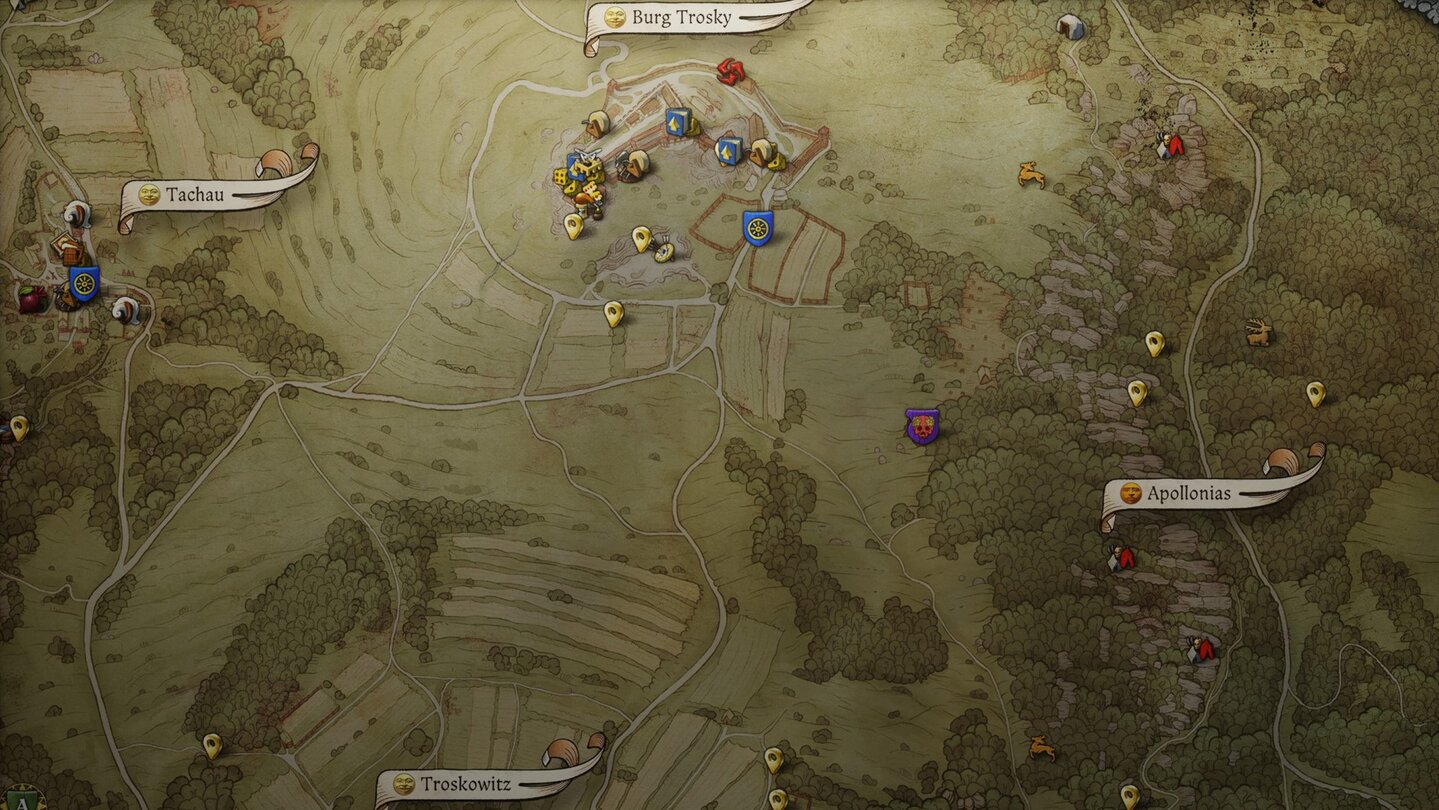The width and height of the screenshot is (1439, 810).
Task: Select the blue wheel coat-of-arms shield near the fields
Action: 757,228
